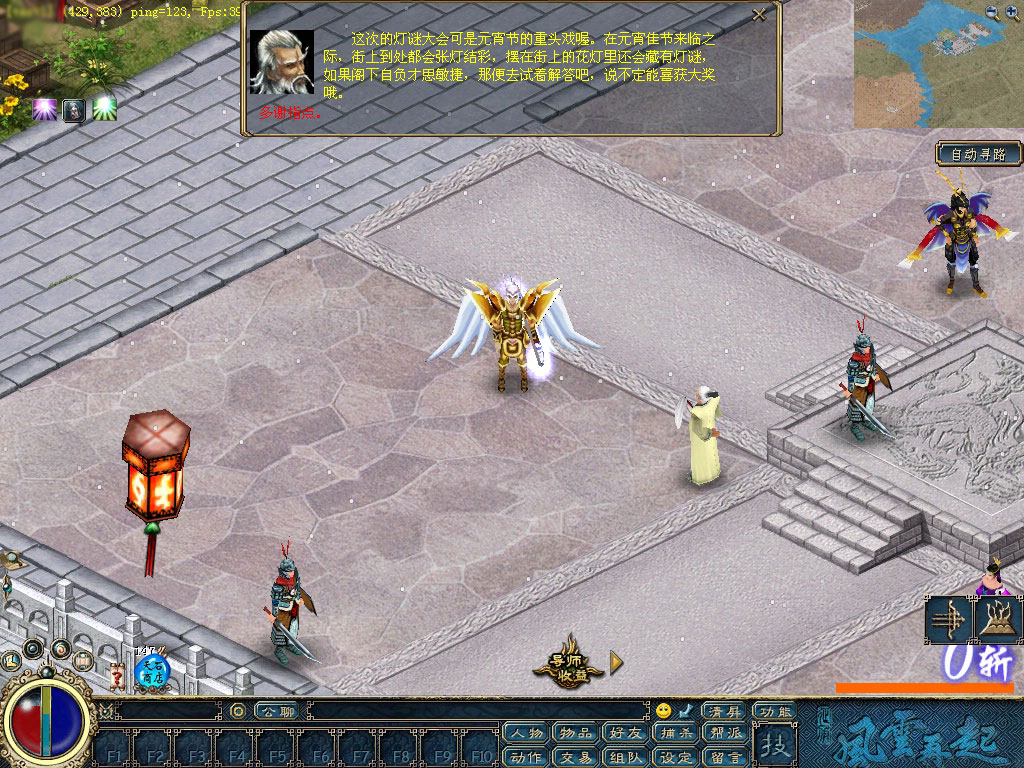This screenshot has width=1024, height=768.
Task: Open the 设定 settings menu
Action: pos(676,757)
